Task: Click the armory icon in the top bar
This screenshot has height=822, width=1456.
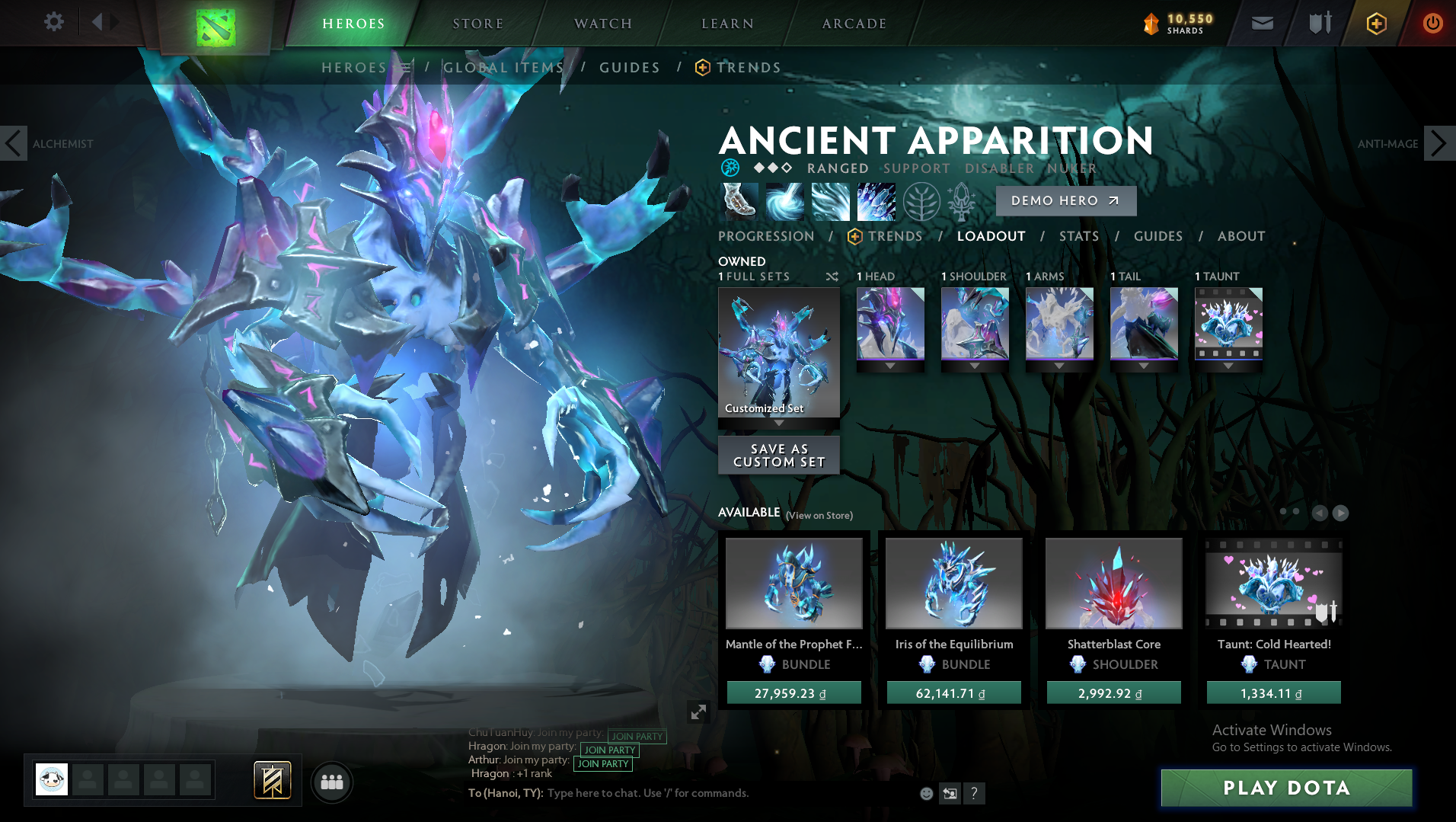Action: [x=1320, y=22]
